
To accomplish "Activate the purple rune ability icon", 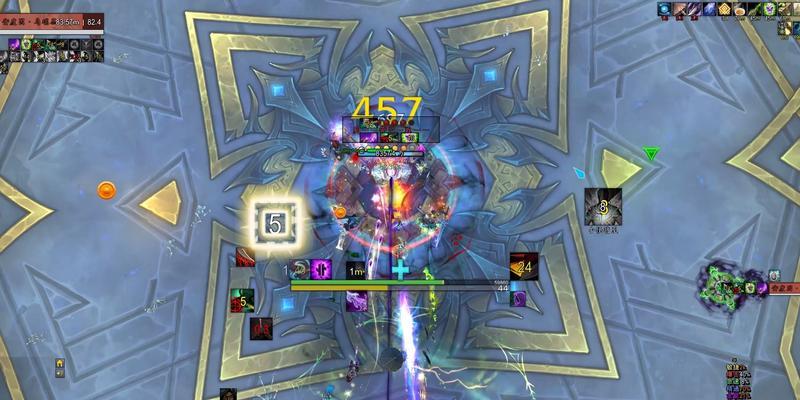I will click(322, 268).
